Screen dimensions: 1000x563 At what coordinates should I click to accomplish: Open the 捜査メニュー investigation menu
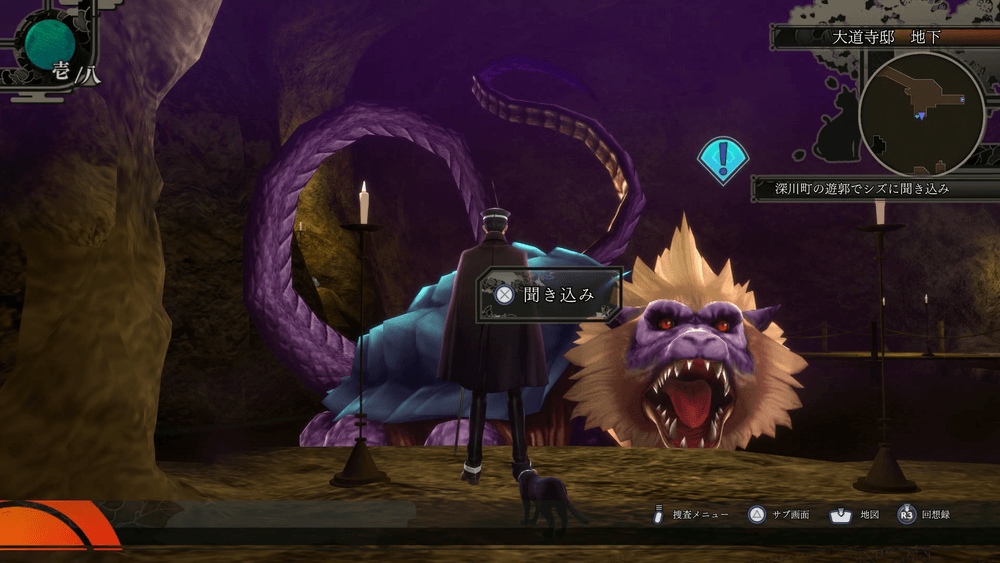tap(692, 515)
